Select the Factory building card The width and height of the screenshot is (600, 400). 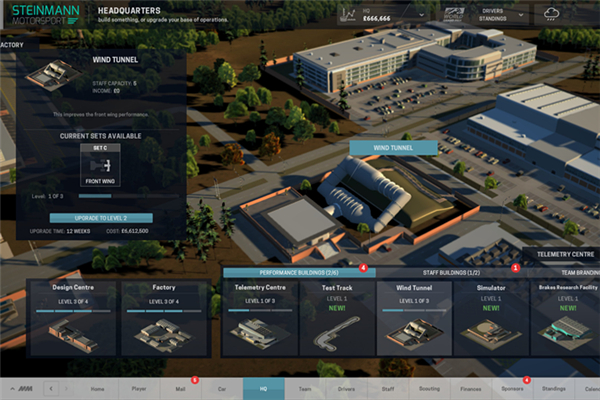coord(164,315)
